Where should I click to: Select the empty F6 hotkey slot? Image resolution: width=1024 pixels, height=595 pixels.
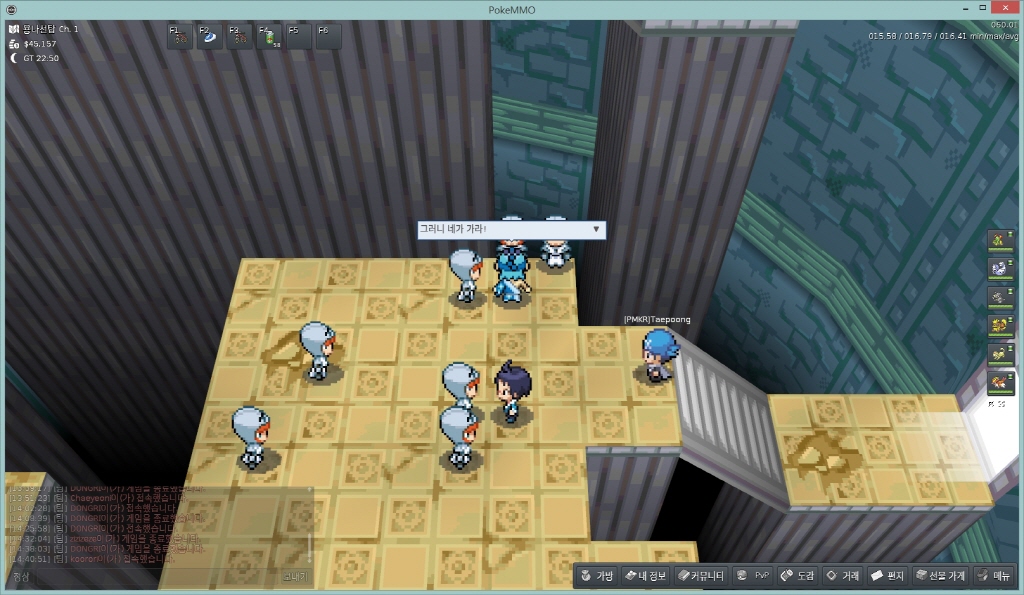coord(328,37)
